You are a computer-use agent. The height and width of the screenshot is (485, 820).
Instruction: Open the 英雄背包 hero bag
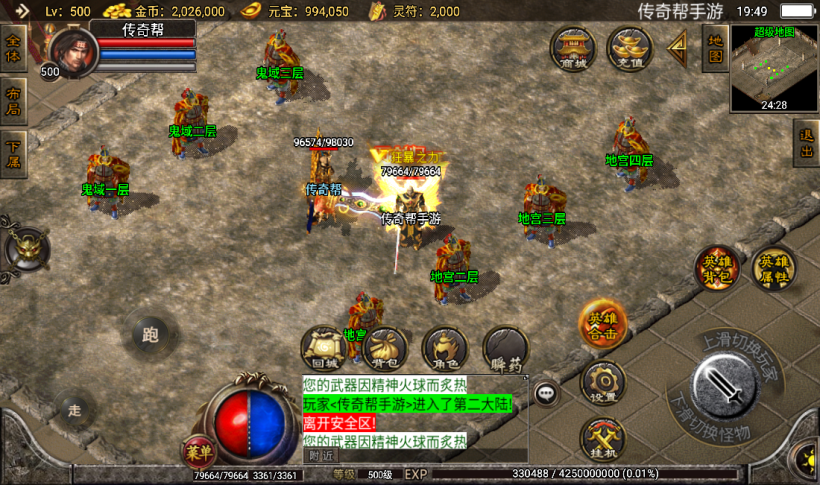[717, 268]
